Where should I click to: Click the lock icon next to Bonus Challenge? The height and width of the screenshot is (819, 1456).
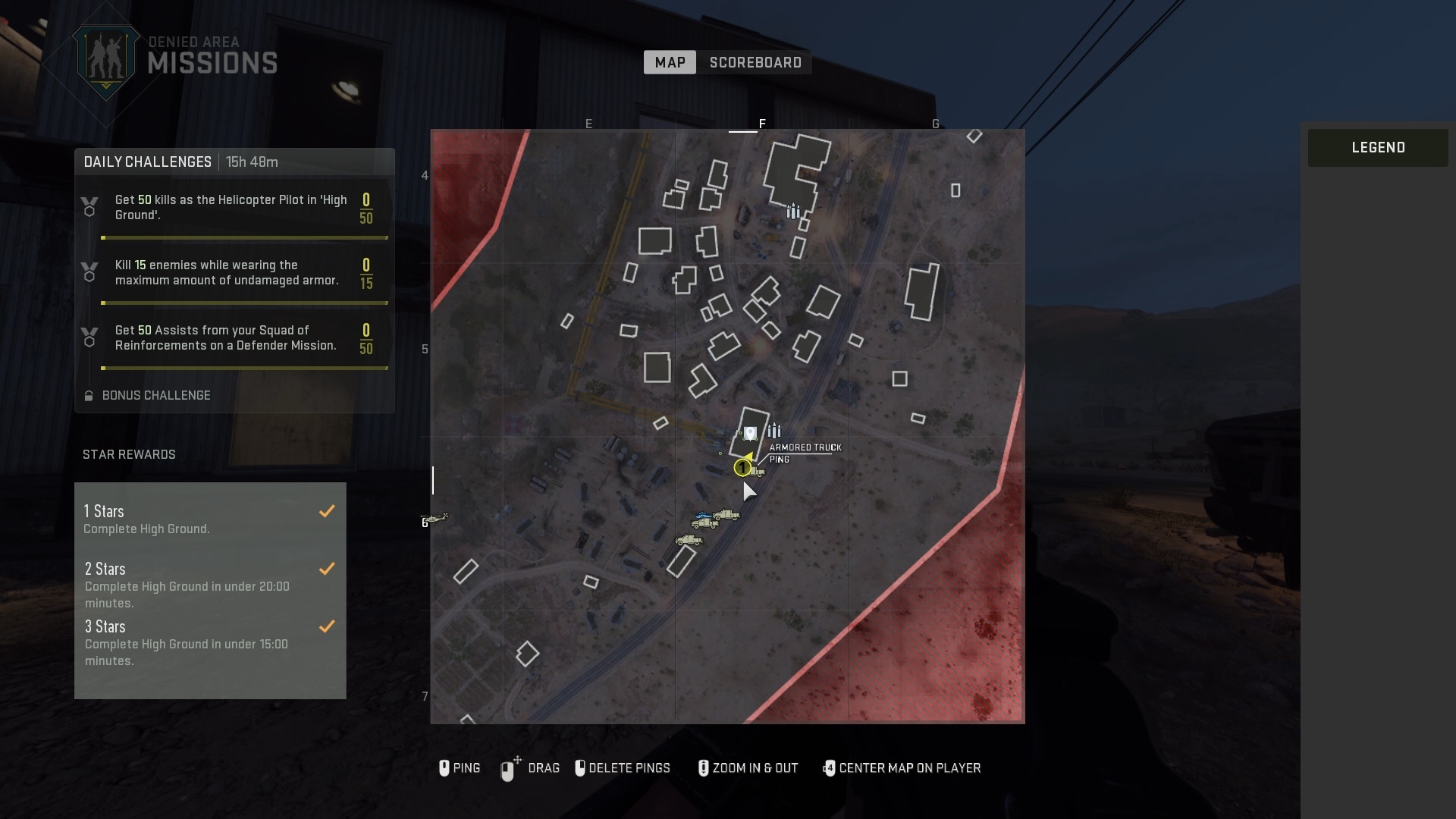pos(88,395)
